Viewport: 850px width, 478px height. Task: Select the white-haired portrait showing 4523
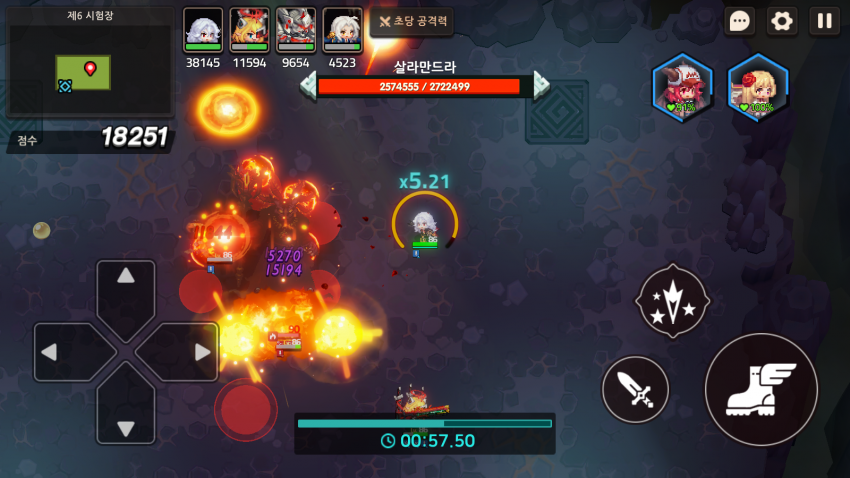click(342, 29)
